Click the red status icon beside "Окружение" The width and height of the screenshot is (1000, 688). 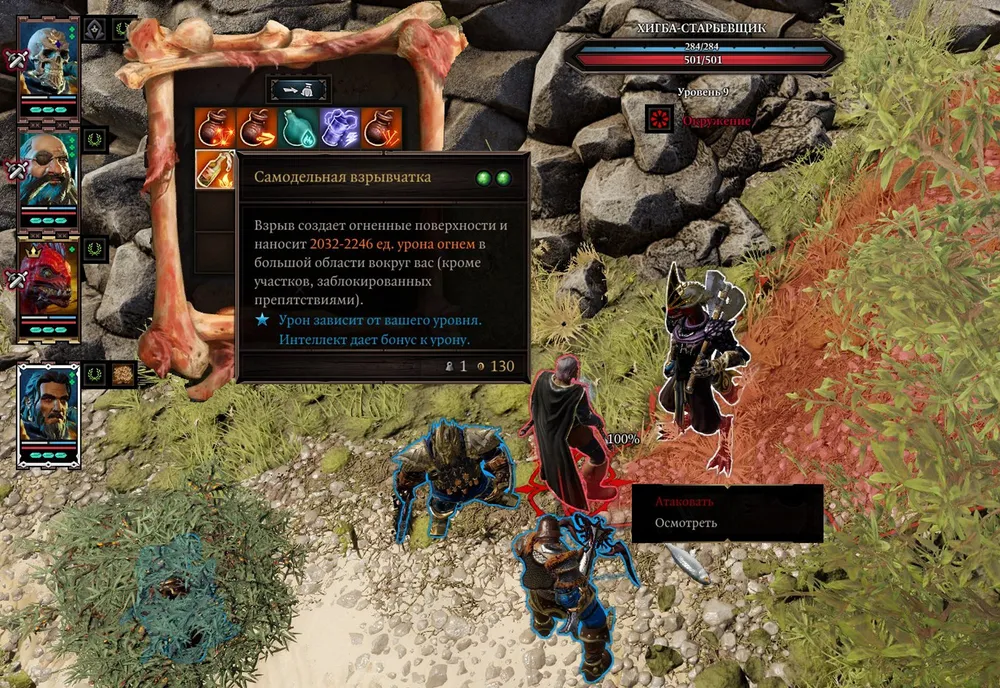[x=658, y=119]
